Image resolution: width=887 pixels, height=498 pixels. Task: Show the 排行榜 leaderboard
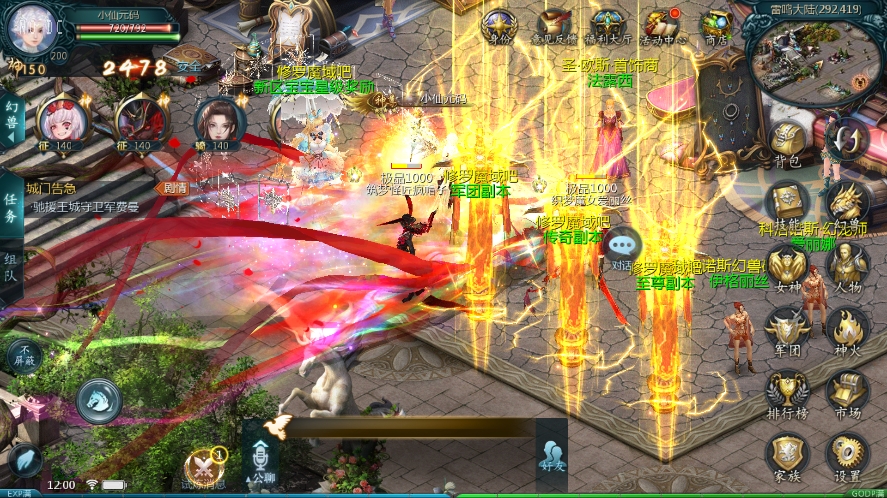[787, 392]
